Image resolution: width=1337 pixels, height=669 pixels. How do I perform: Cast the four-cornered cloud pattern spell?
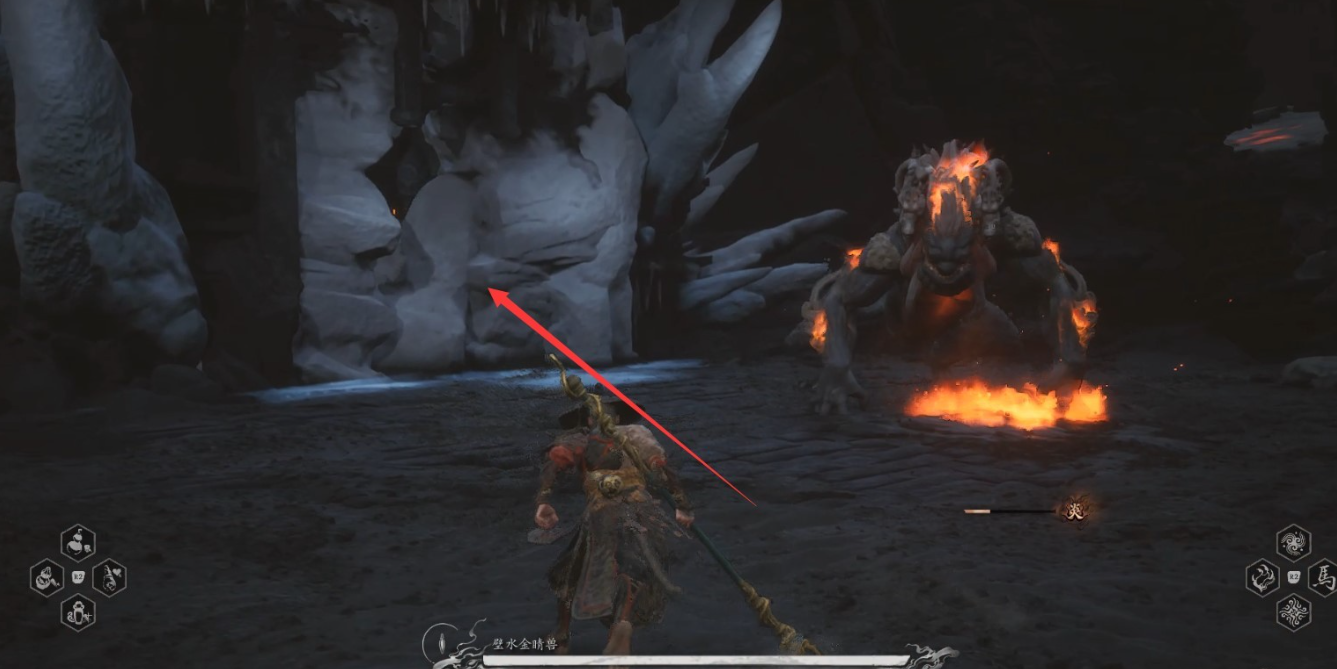point(1293,611)
